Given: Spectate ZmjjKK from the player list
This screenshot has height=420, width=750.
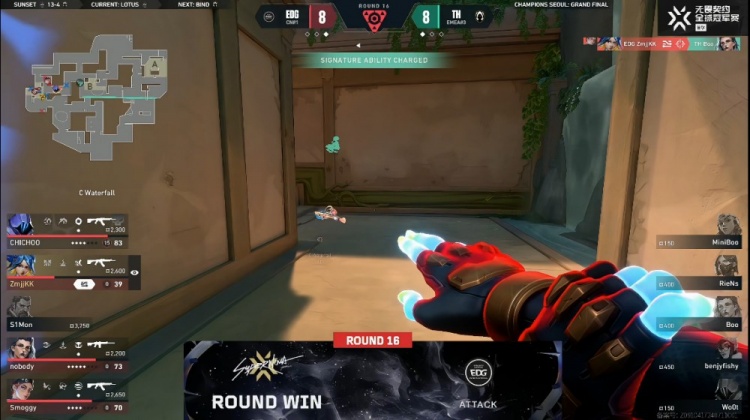Looking at the screenshot, I should point(65,271).
